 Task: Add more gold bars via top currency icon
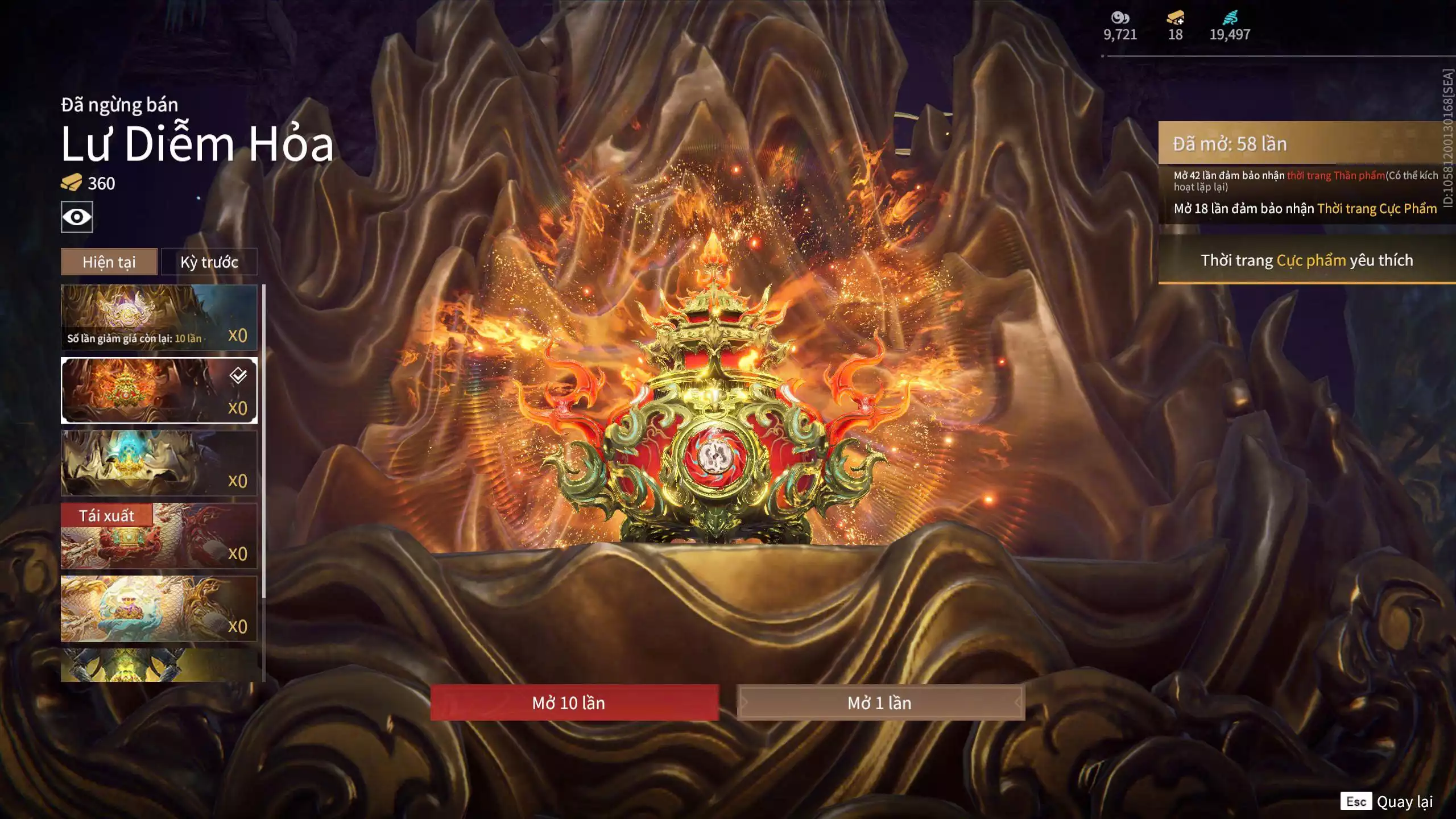1175,18
